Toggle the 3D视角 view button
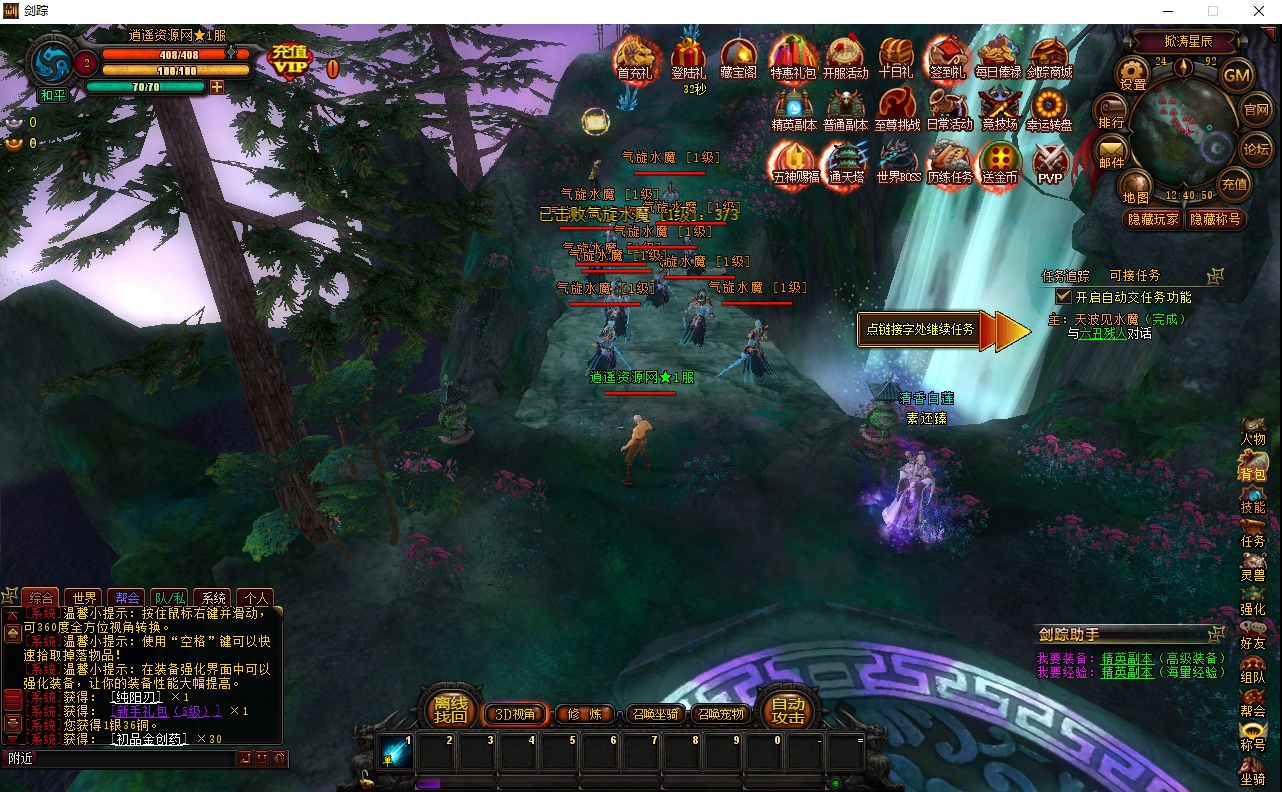1282x792 pixels. click(x=515, y=714)
